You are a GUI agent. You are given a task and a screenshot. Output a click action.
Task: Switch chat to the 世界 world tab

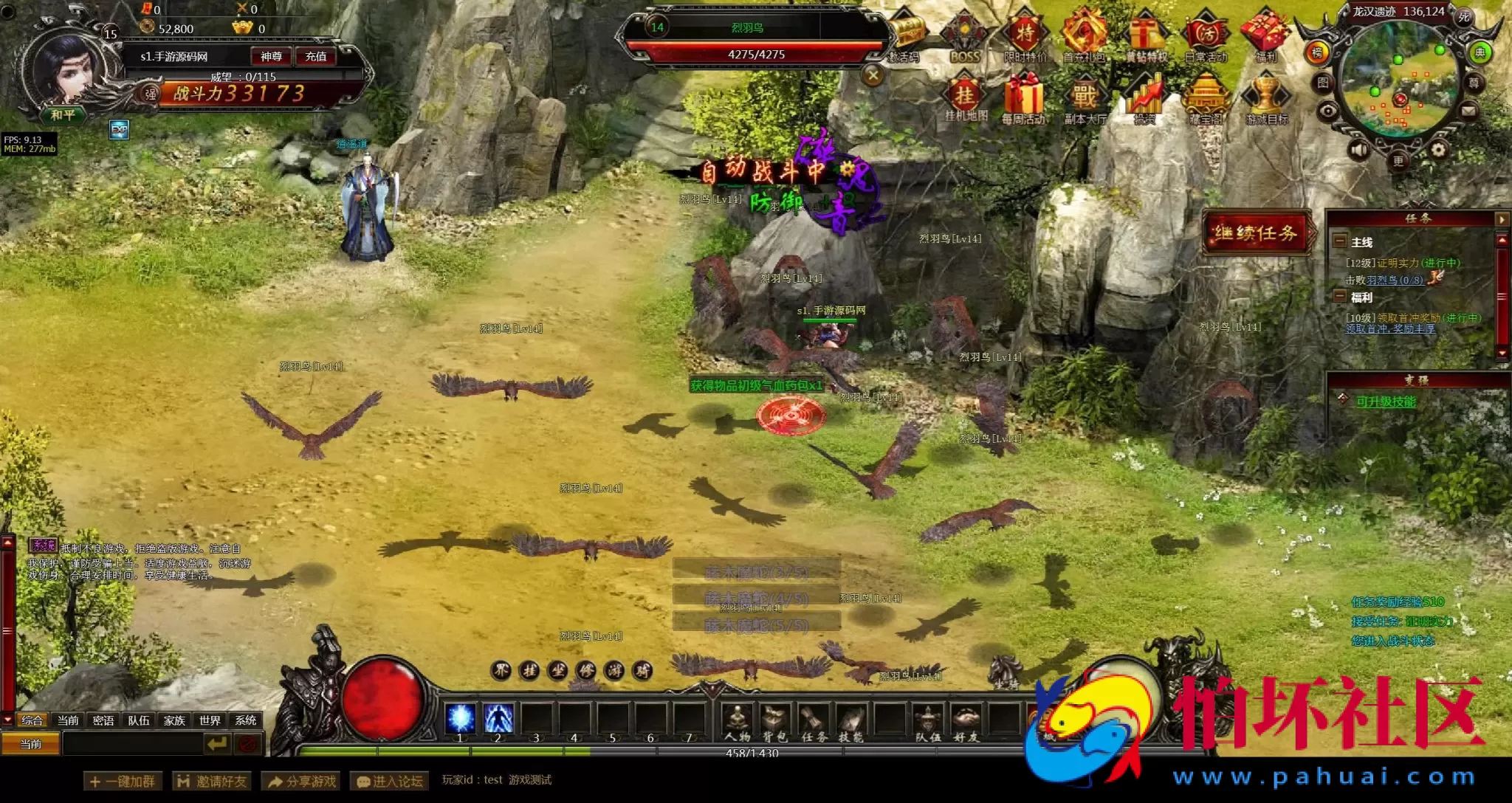point(210,720)
